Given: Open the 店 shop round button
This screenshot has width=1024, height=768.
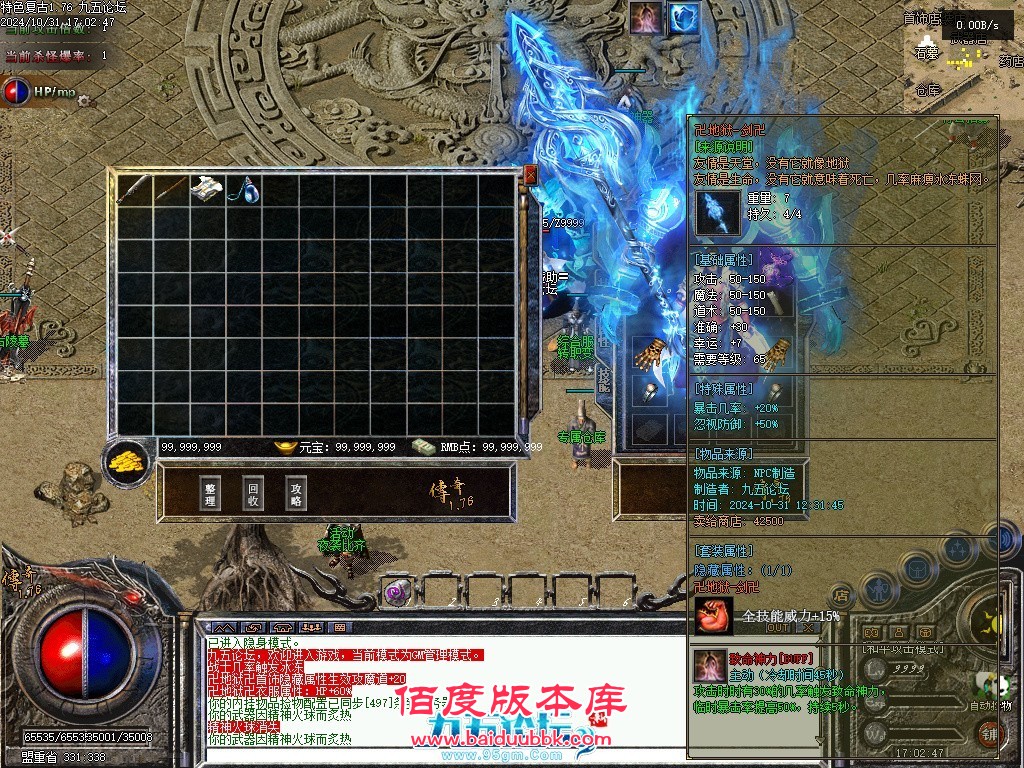Looking at the screenshot, I should [x=842, y=596].
